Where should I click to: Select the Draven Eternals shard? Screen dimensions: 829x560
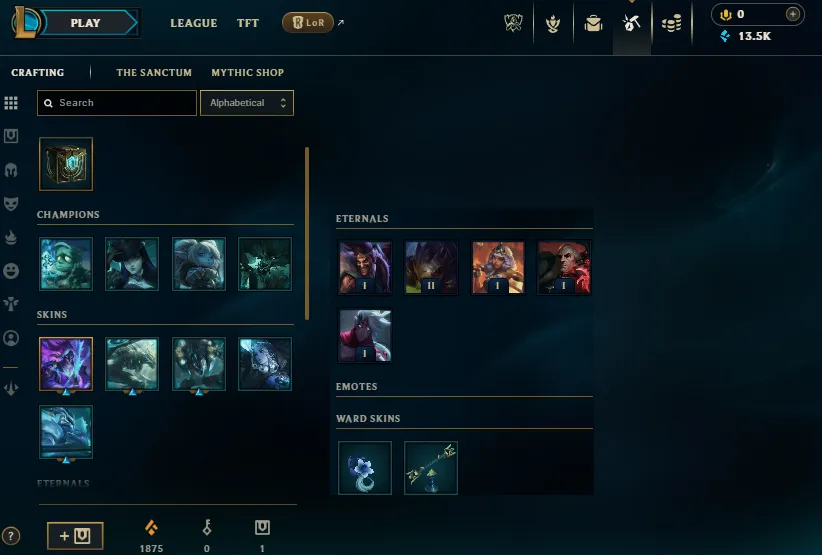point(365,267)
